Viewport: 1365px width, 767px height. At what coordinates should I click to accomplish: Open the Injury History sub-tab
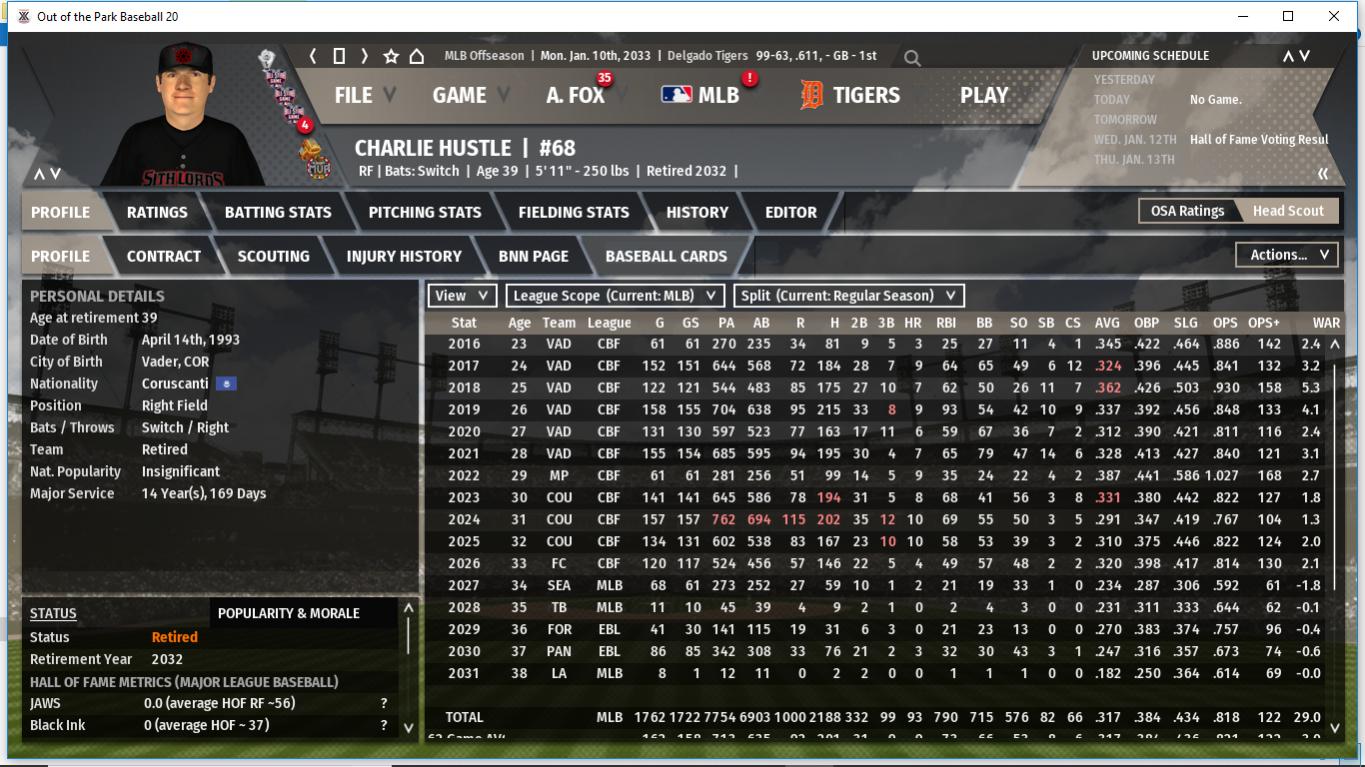pos(404,256)
